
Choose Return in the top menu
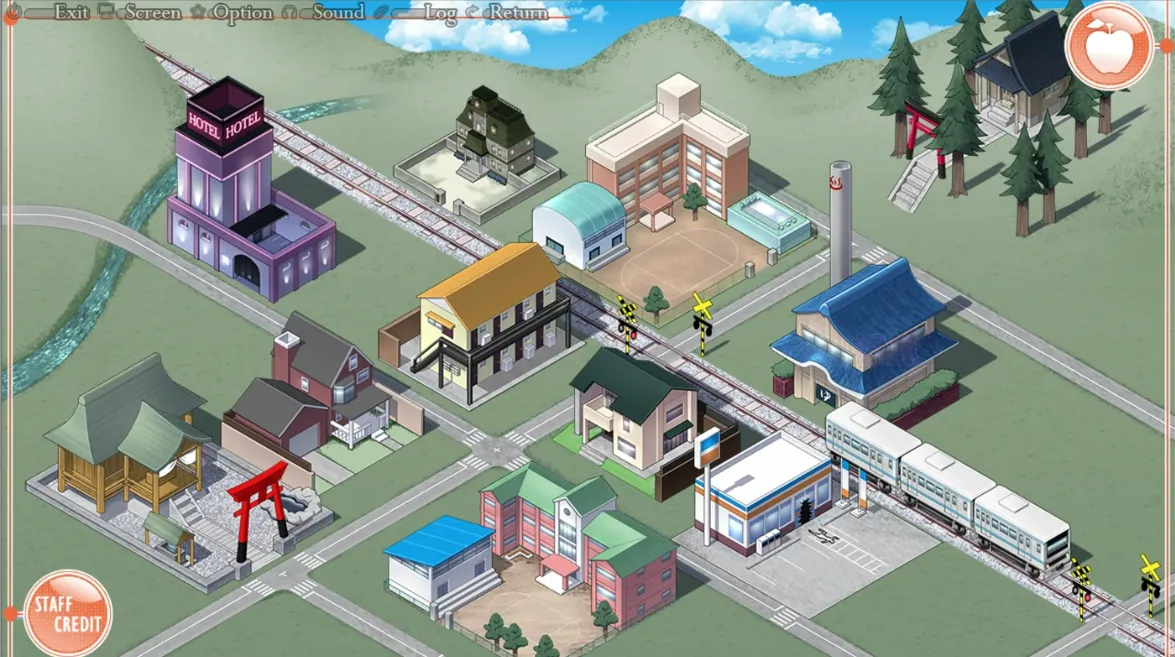[518, 13]
